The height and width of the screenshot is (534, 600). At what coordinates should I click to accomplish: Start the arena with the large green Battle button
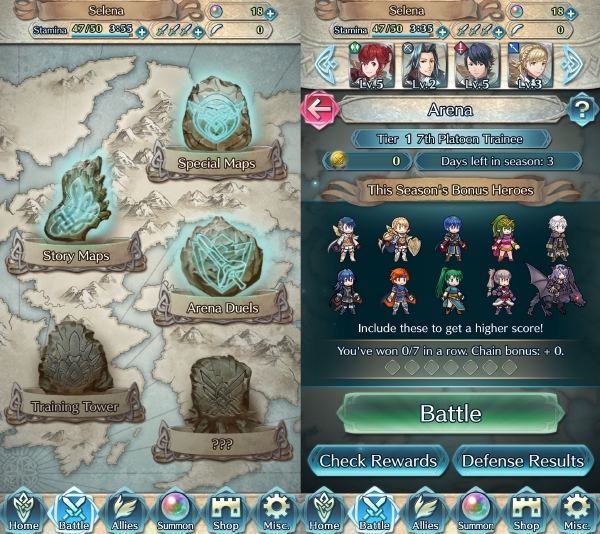(449, 413)
